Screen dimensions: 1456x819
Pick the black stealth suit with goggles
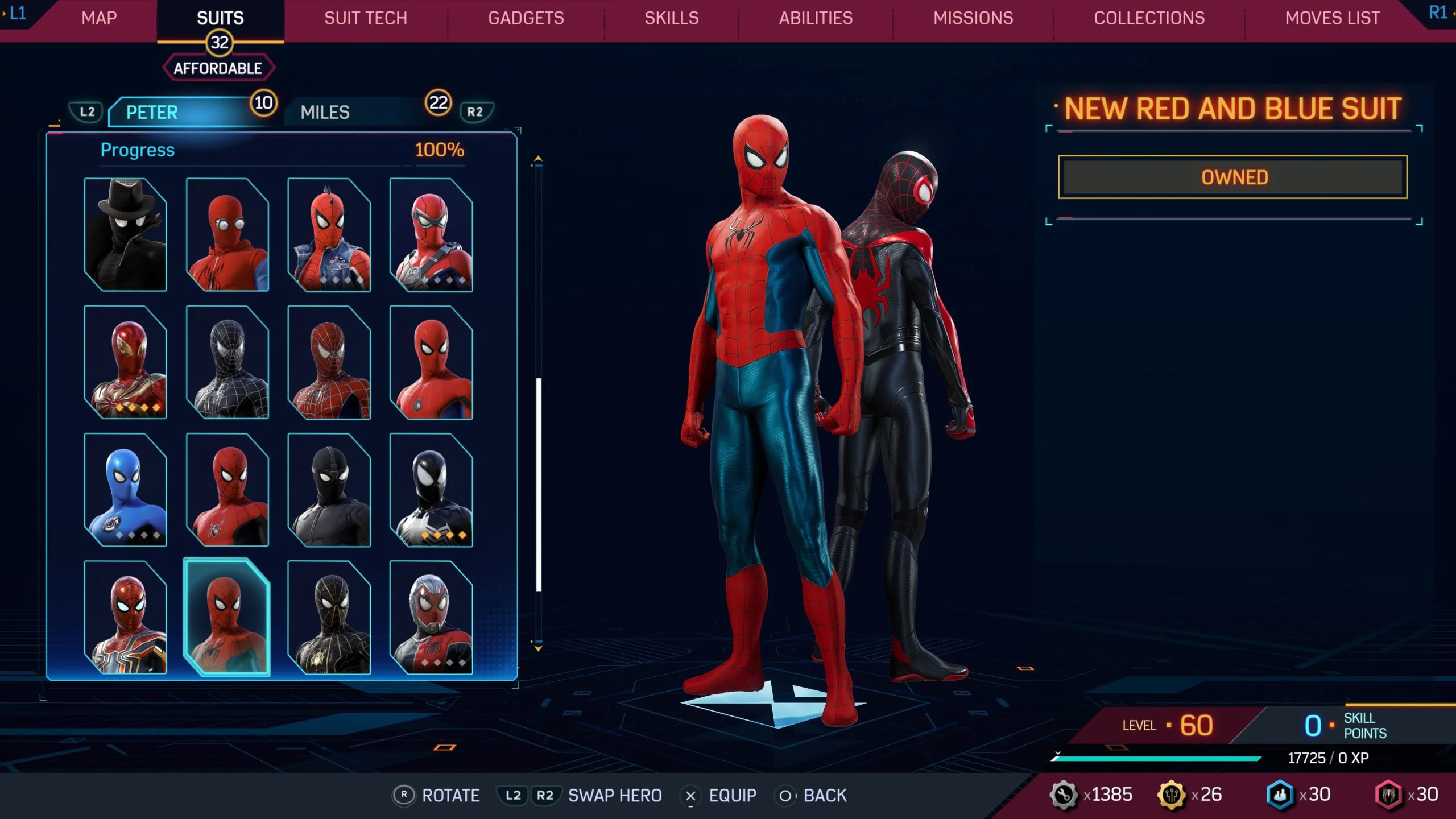(329, 490)
